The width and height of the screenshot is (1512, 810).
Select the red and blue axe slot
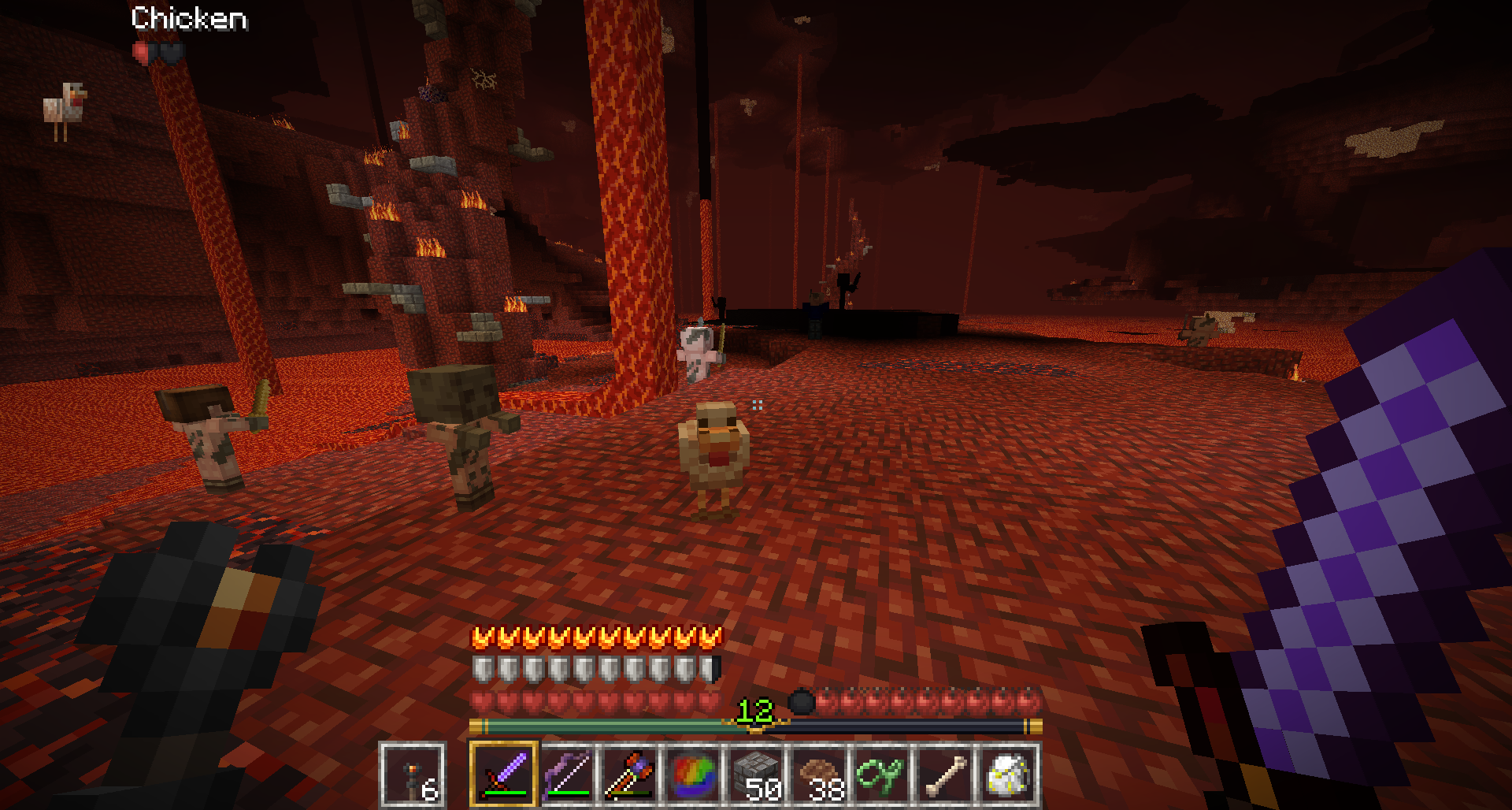click(x=630, y=775)
